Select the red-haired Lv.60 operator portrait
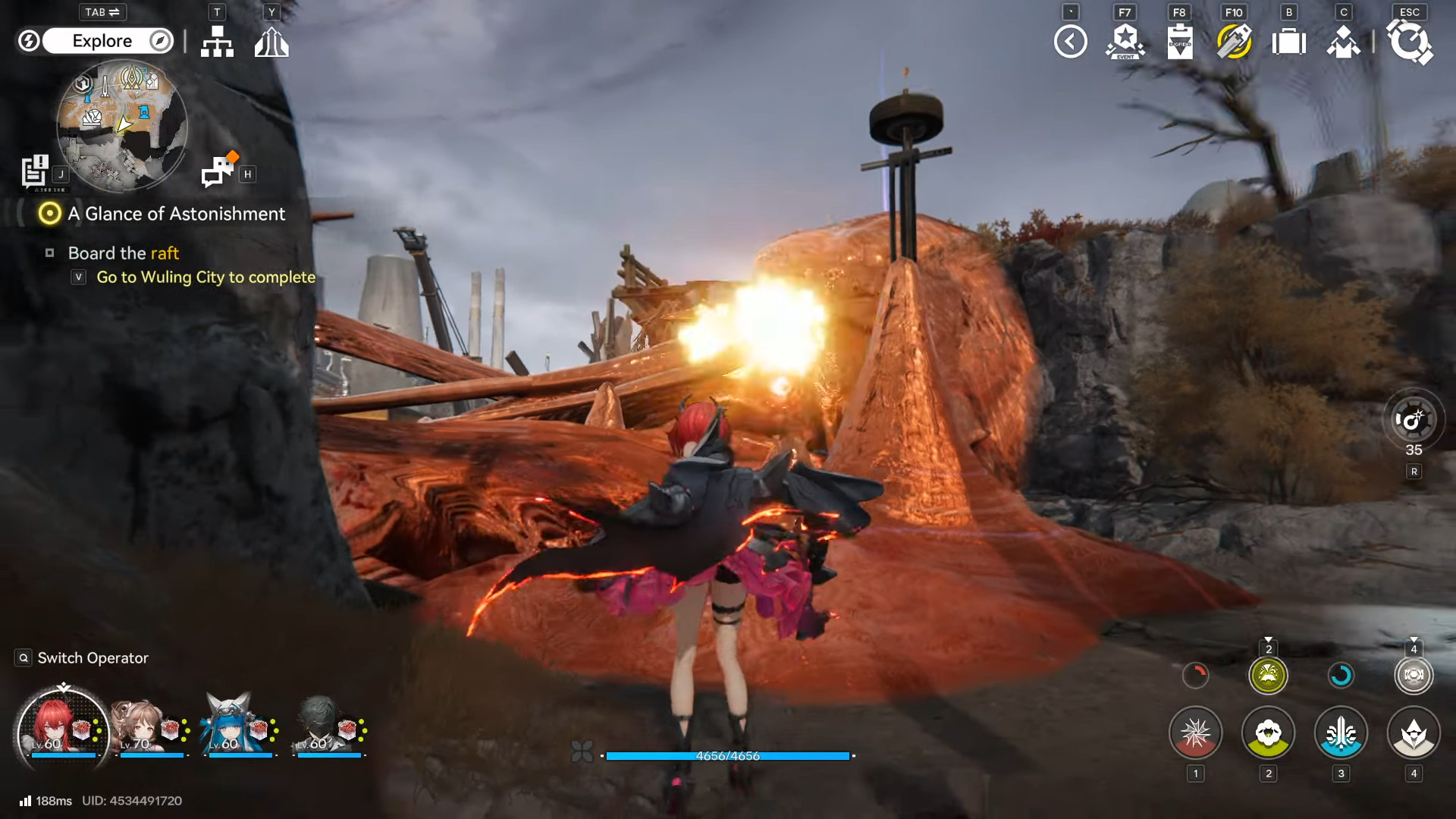 62,731
